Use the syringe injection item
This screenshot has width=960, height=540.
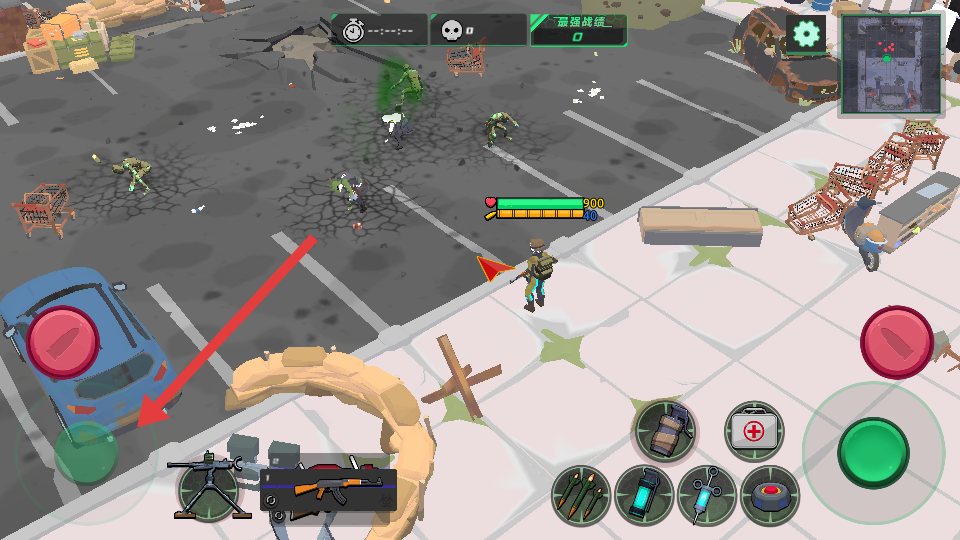click(x=707, y=496)
